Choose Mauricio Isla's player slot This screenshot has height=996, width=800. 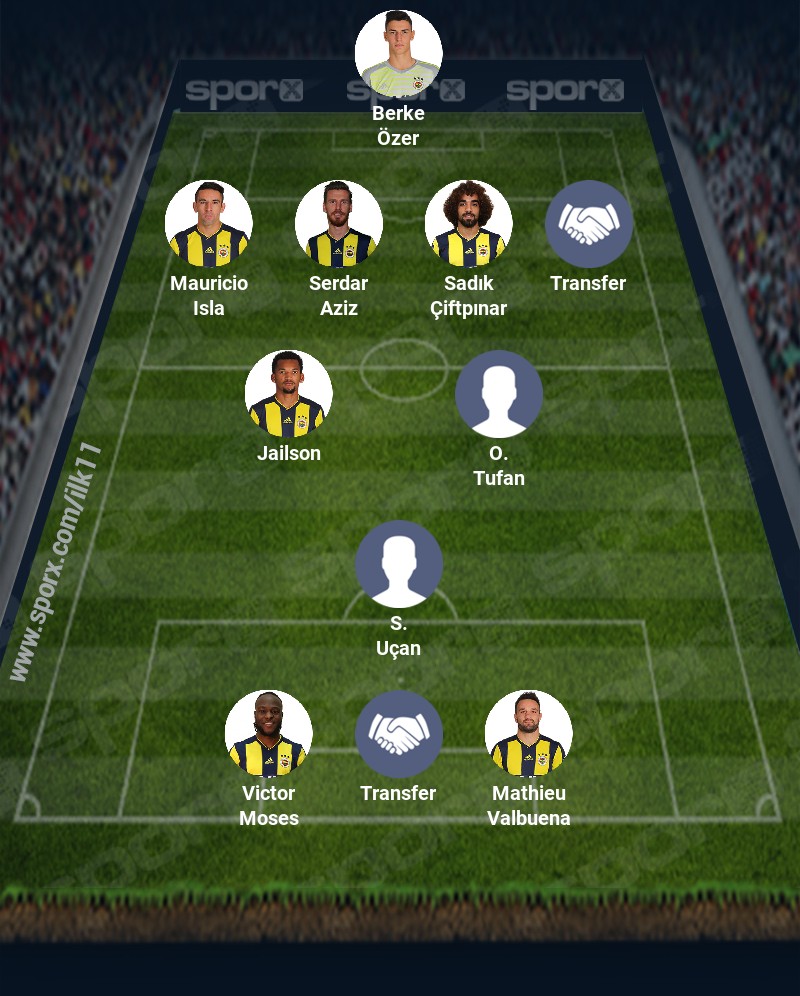pyautogui.click(x=208, y=224)
